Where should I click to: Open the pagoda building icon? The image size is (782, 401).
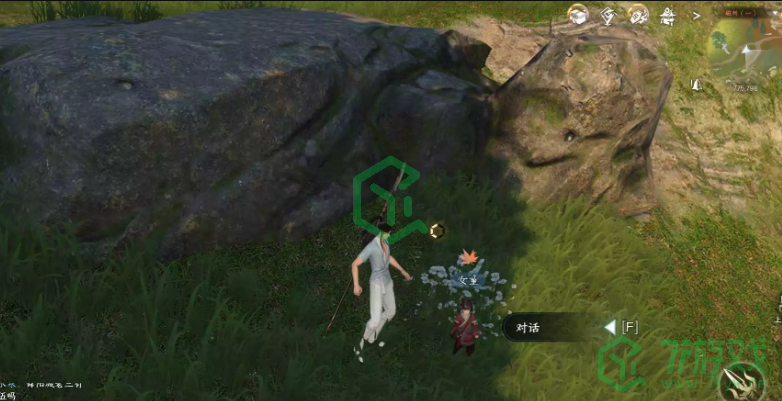[667, 15]
